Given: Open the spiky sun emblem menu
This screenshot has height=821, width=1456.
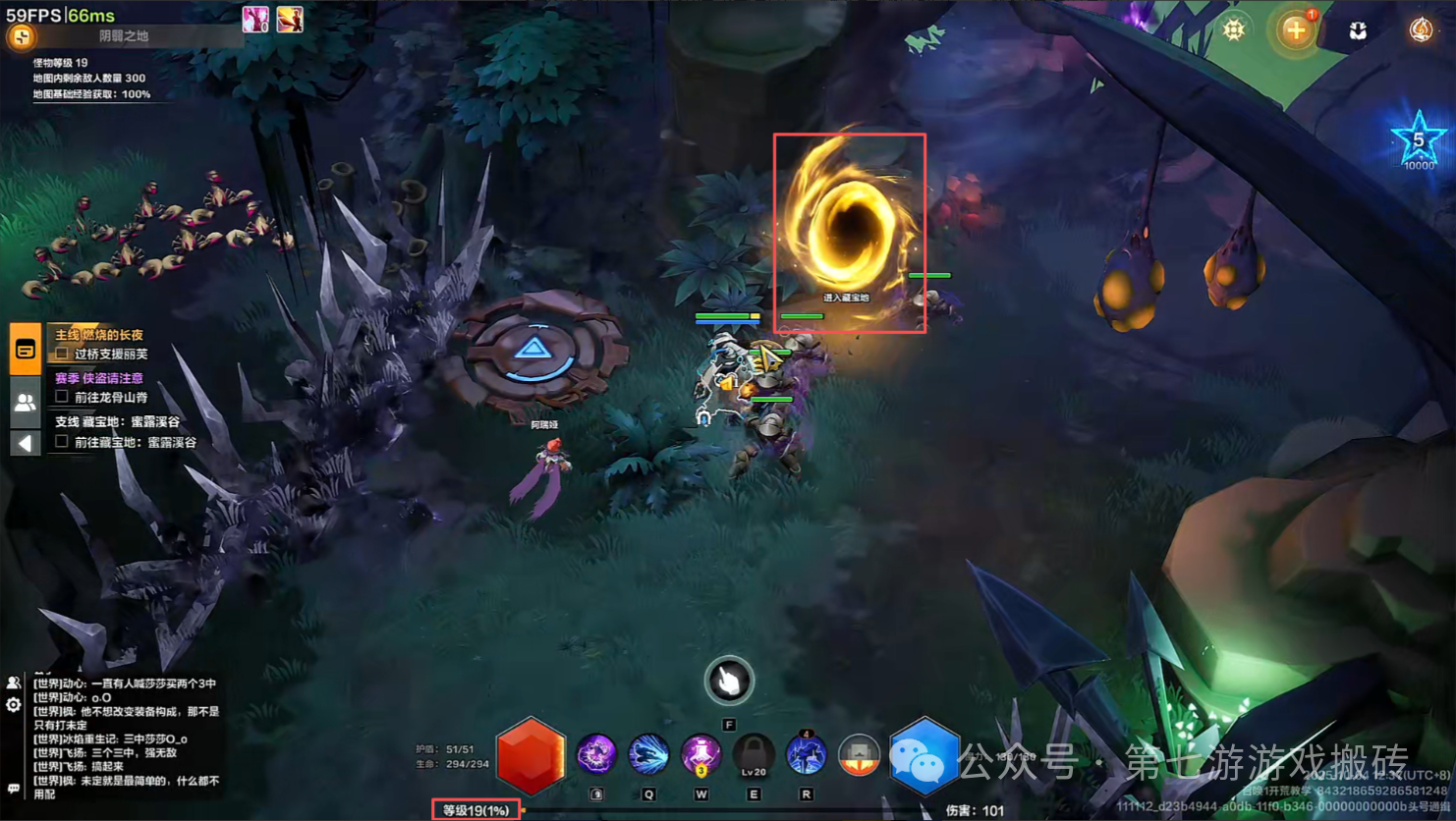Looking at the screenshot, I should click(1234, 29).
